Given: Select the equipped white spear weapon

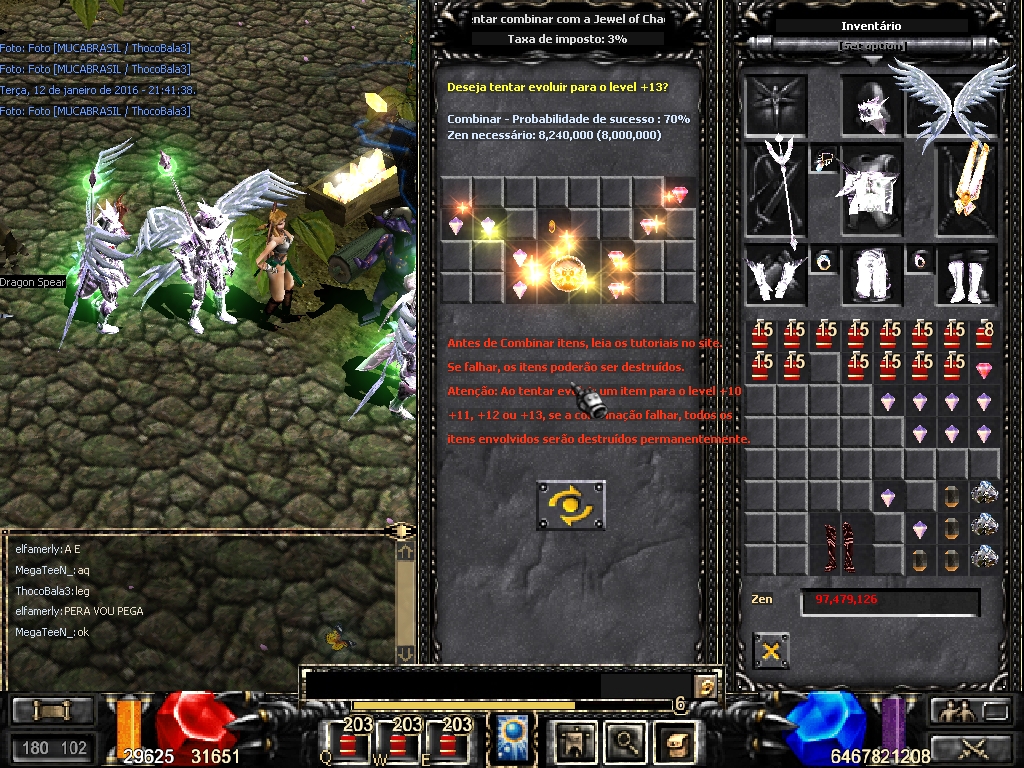Looking at the screenshot, I should coord(775,190).
